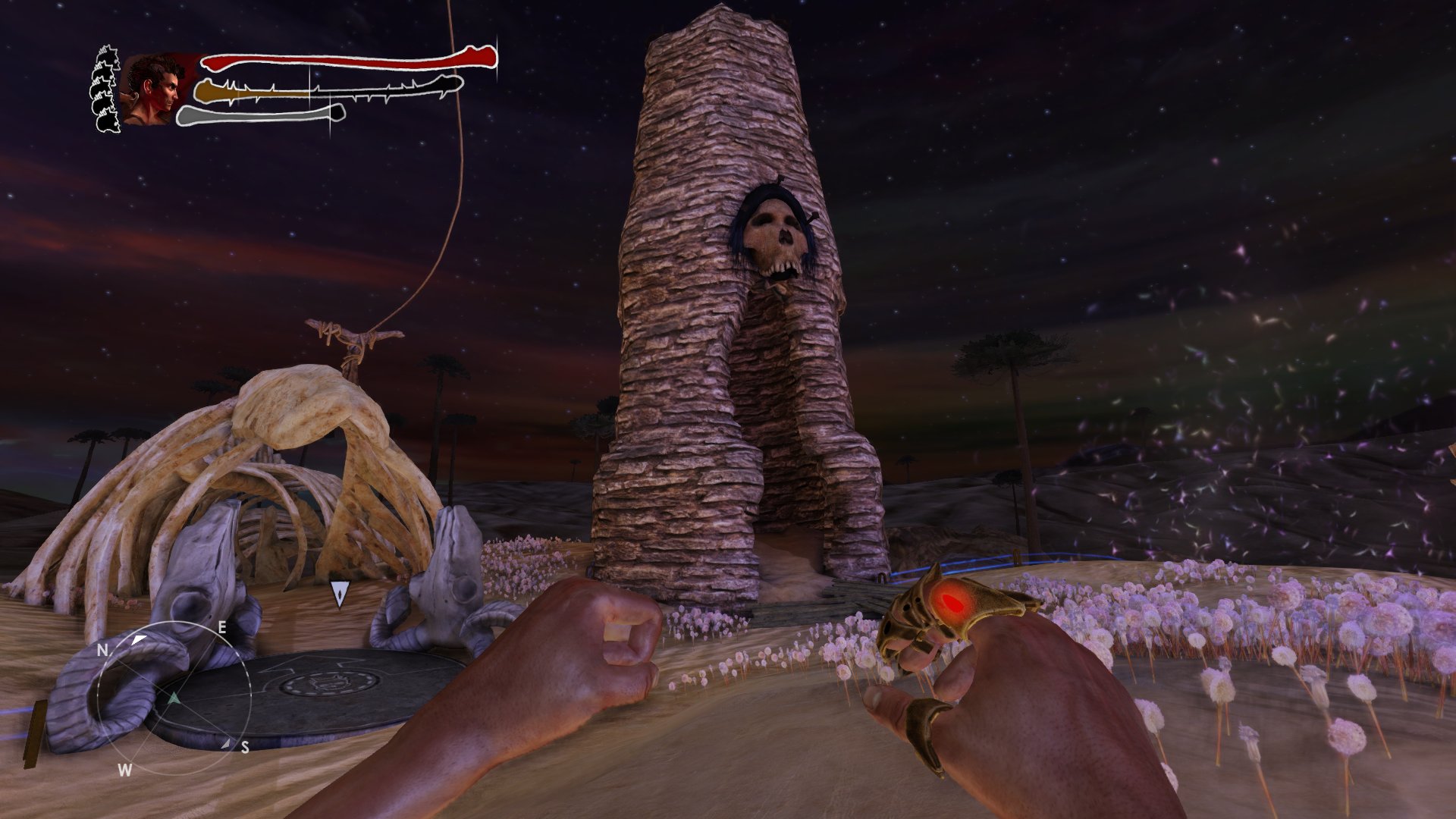
Task: Select the white objective waypoint marker
Action: click(339, 594)
